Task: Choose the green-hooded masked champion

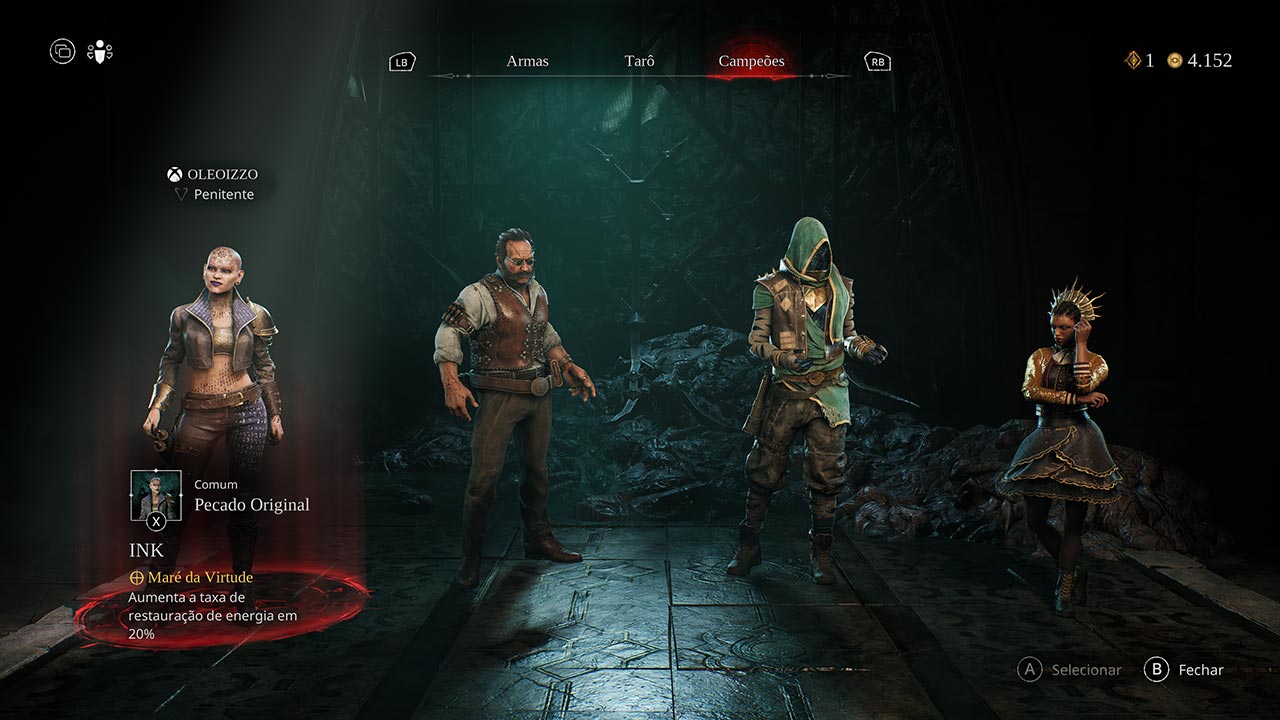Action: pos(806,390)
